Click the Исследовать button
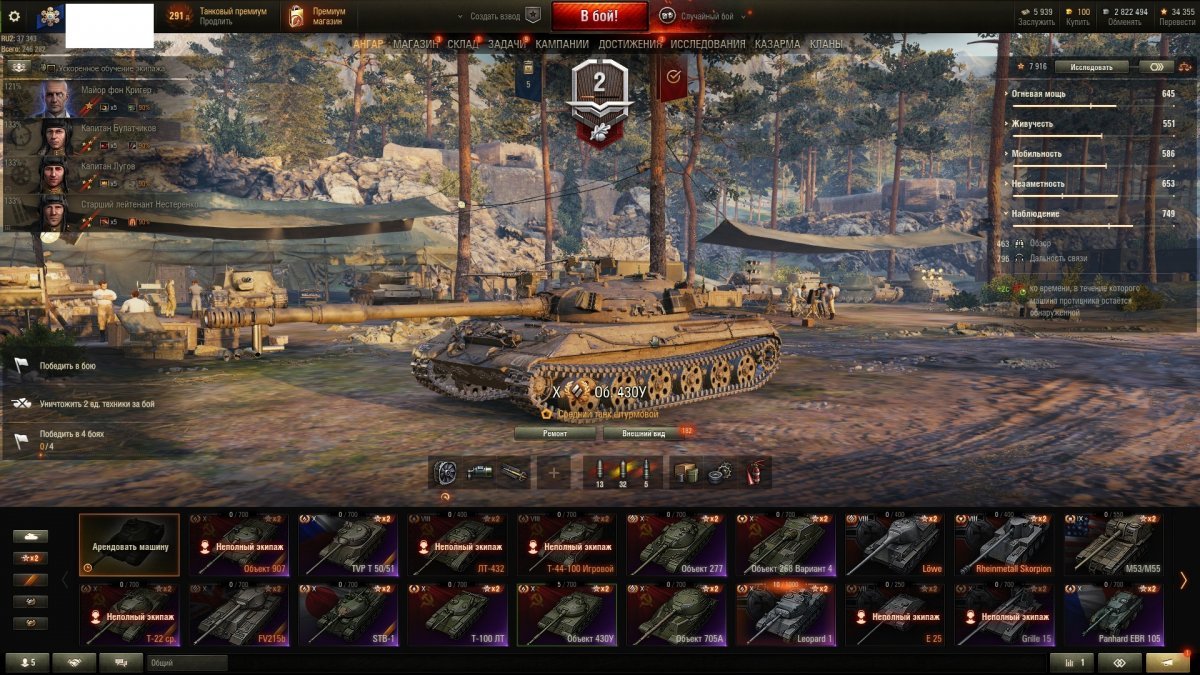This screenshot has width=1200, height=675. 1091,67
